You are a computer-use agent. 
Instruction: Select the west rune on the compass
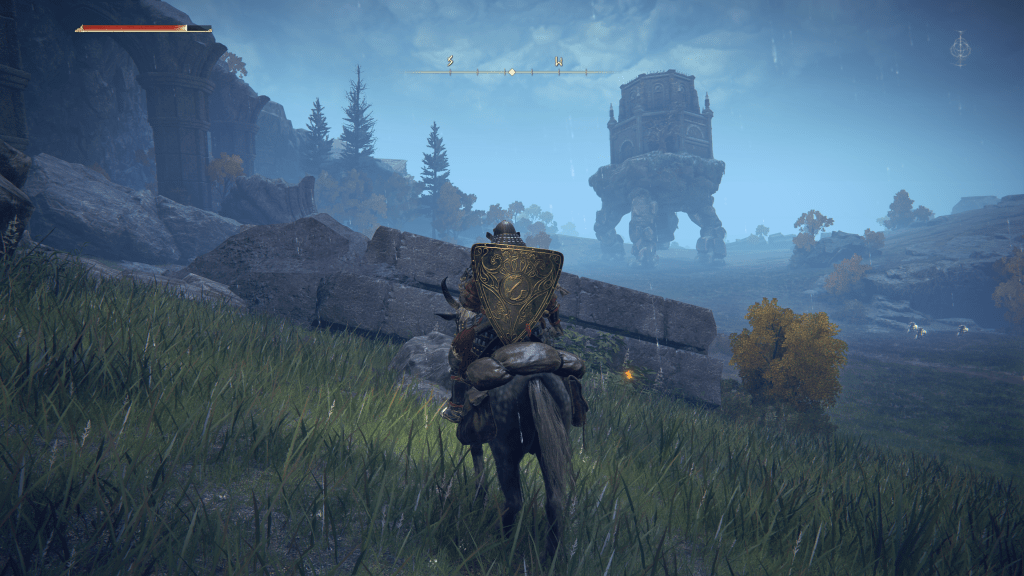(559, 62)
